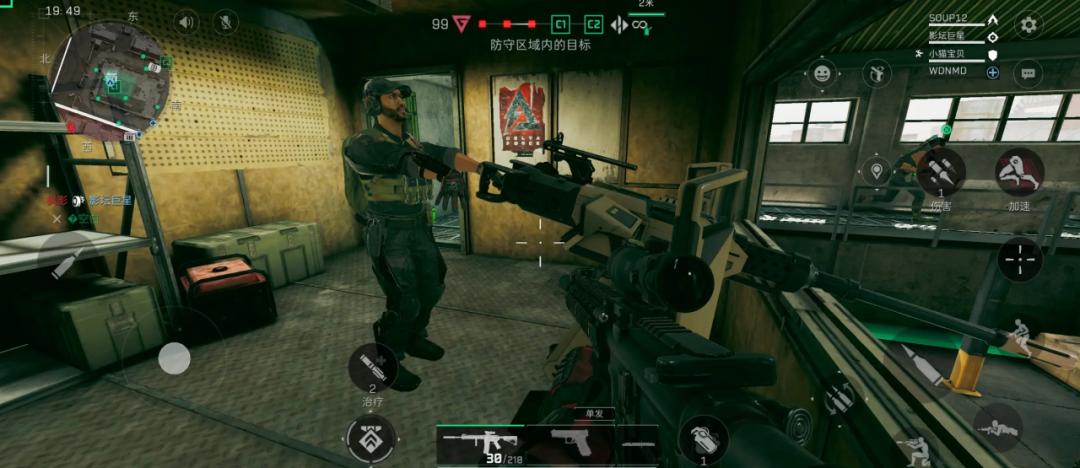1080x468 pixels.
Task: Place a map ping marker
Action: pos(877,170)
